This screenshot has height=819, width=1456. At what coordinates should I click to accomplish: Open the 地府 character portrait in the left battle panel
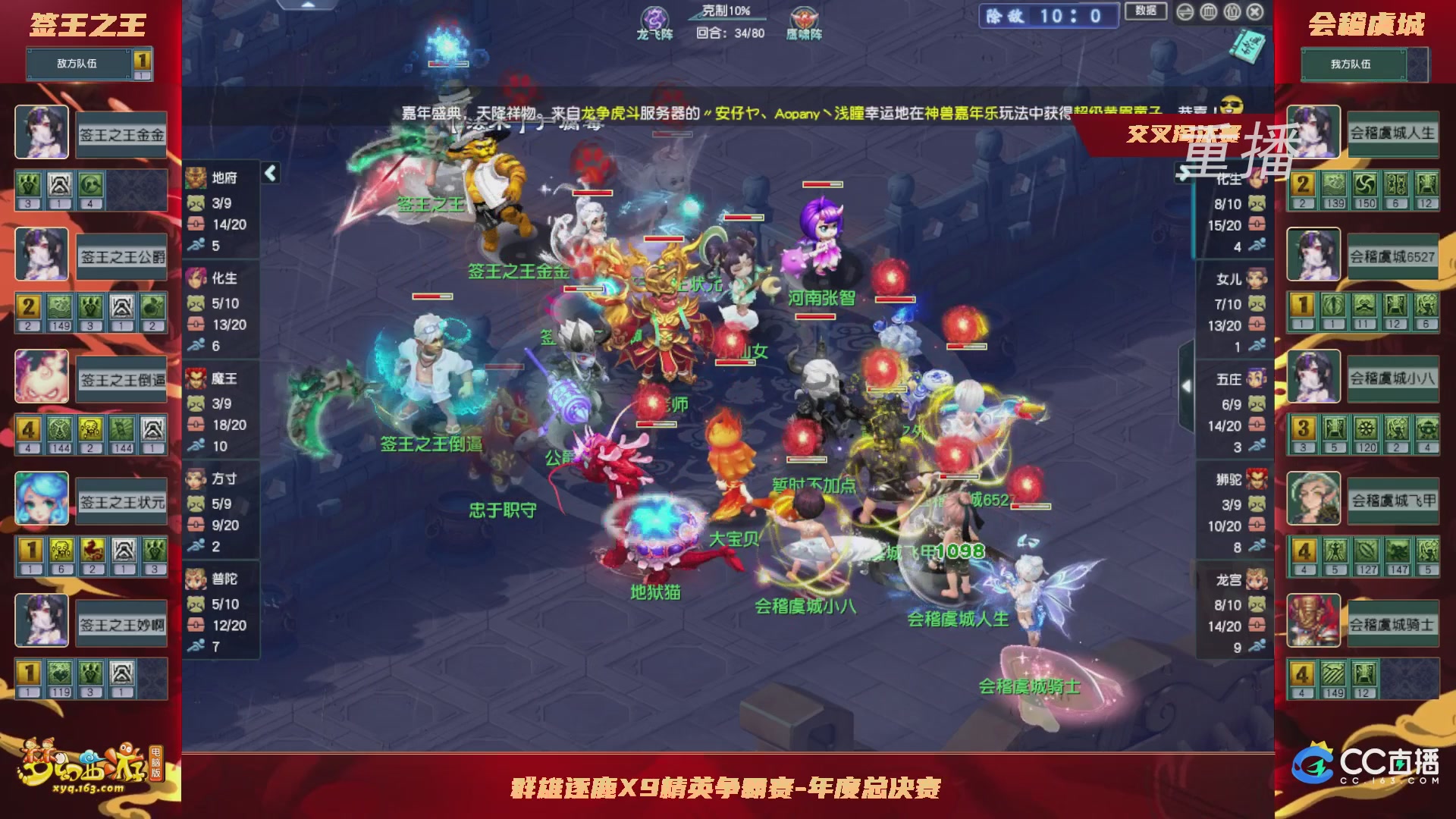pos(195,177)
